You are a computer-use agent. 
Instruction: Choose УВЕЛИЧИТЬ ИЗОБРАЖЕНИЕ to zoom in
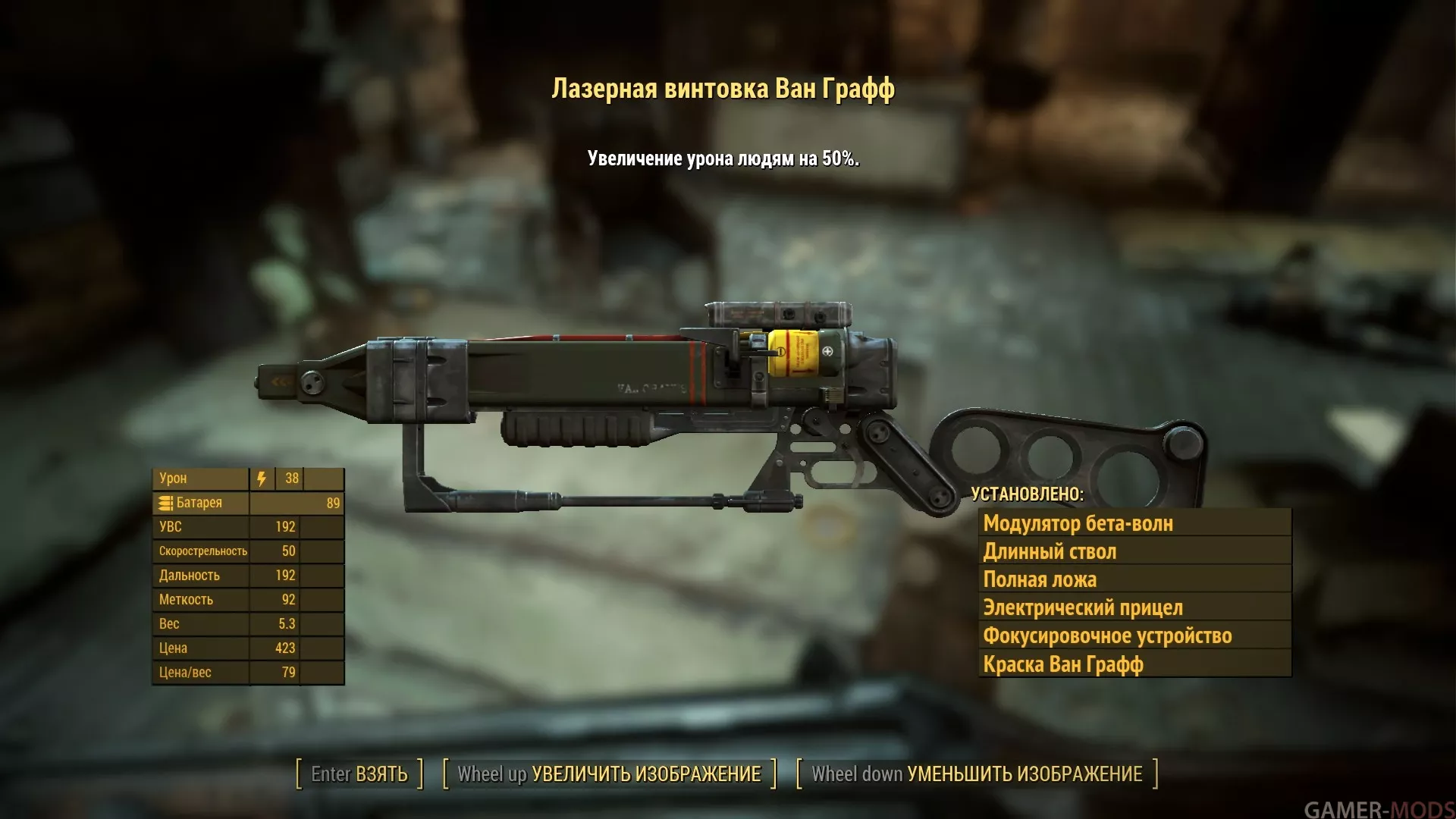pyautogui.click(x=609, y=773)
